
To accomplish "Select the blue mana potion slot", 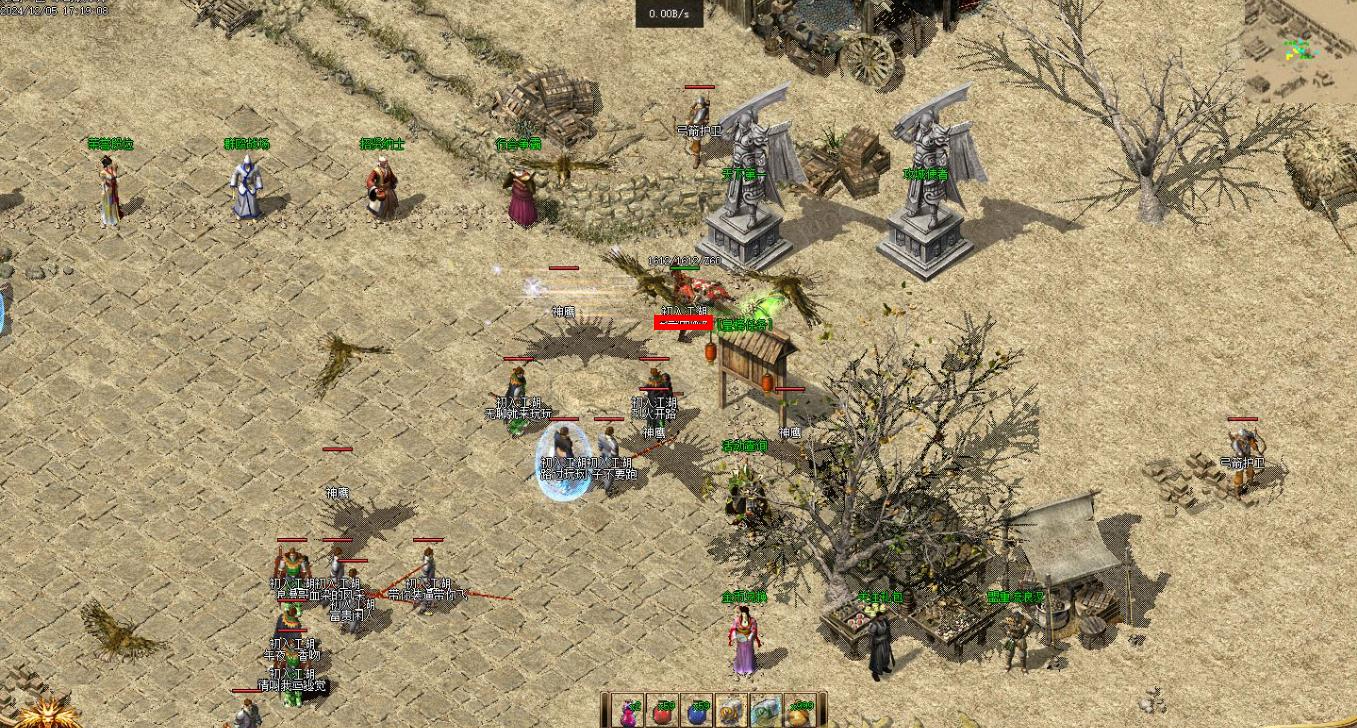I will (x=698, y=711).
